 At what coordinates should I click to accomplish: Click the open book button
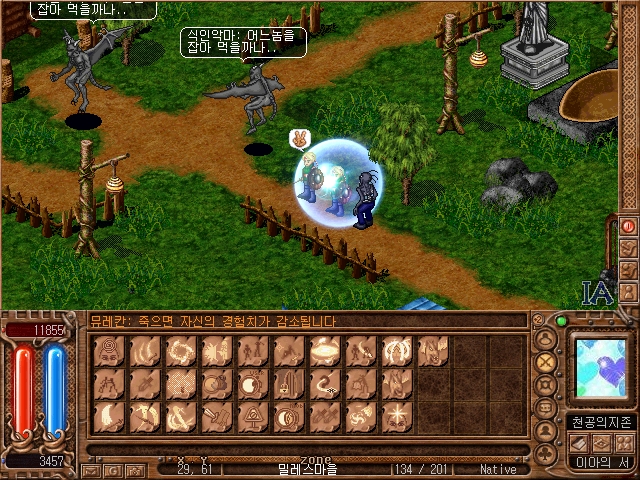click(582, 441)
